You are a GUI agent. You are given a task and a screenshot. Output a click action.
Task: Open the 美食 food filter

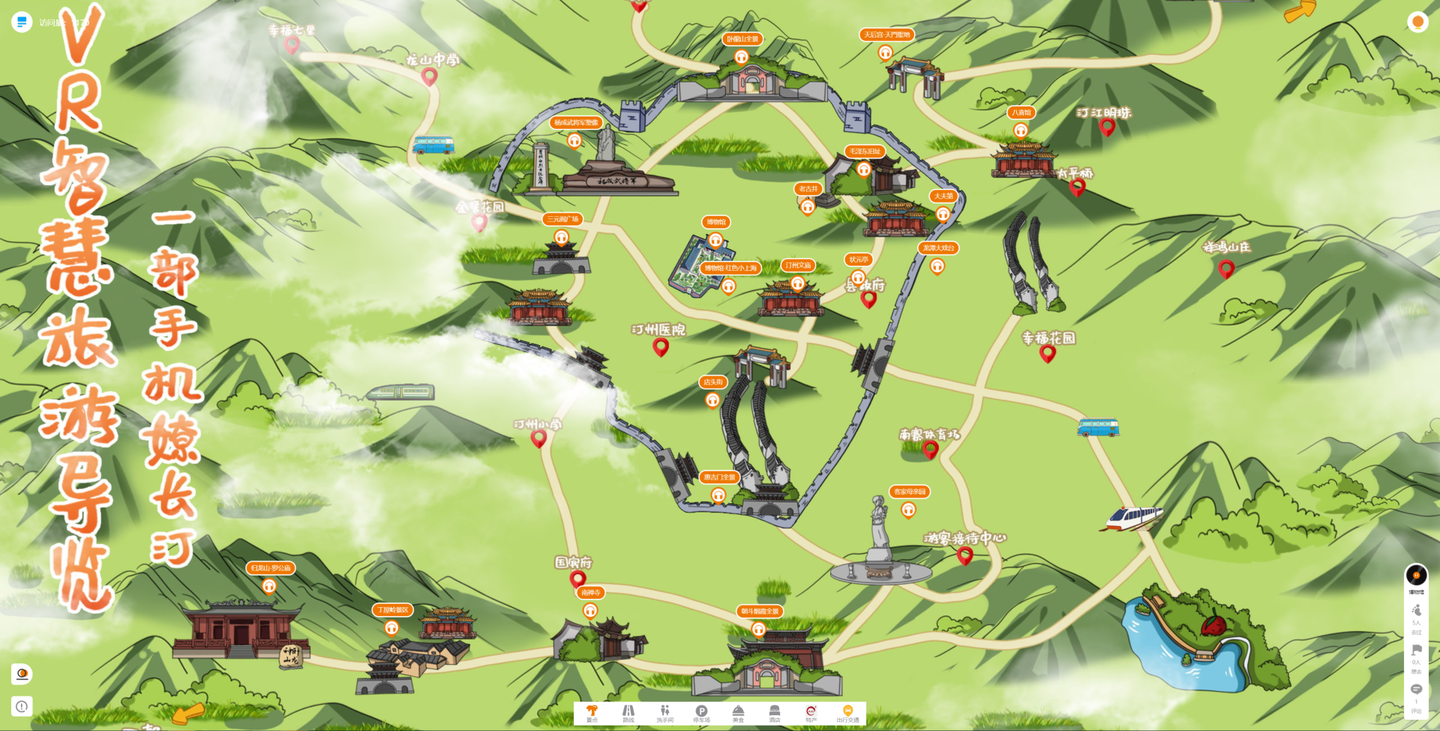click(738, 713)
